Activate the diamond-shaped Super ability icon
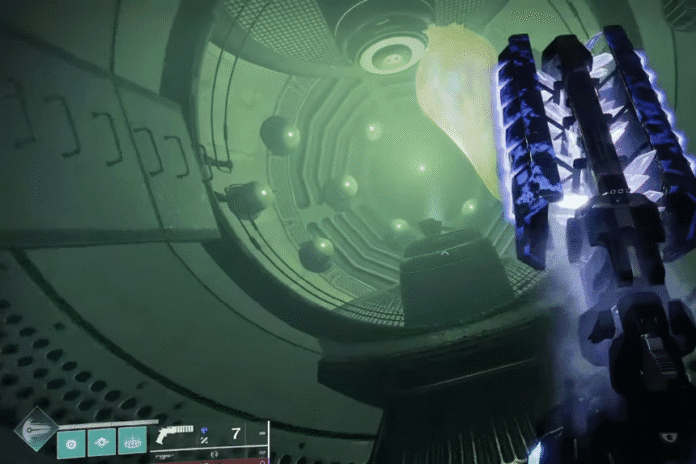This screenshot has height=464, width=696. click(35, 427)
